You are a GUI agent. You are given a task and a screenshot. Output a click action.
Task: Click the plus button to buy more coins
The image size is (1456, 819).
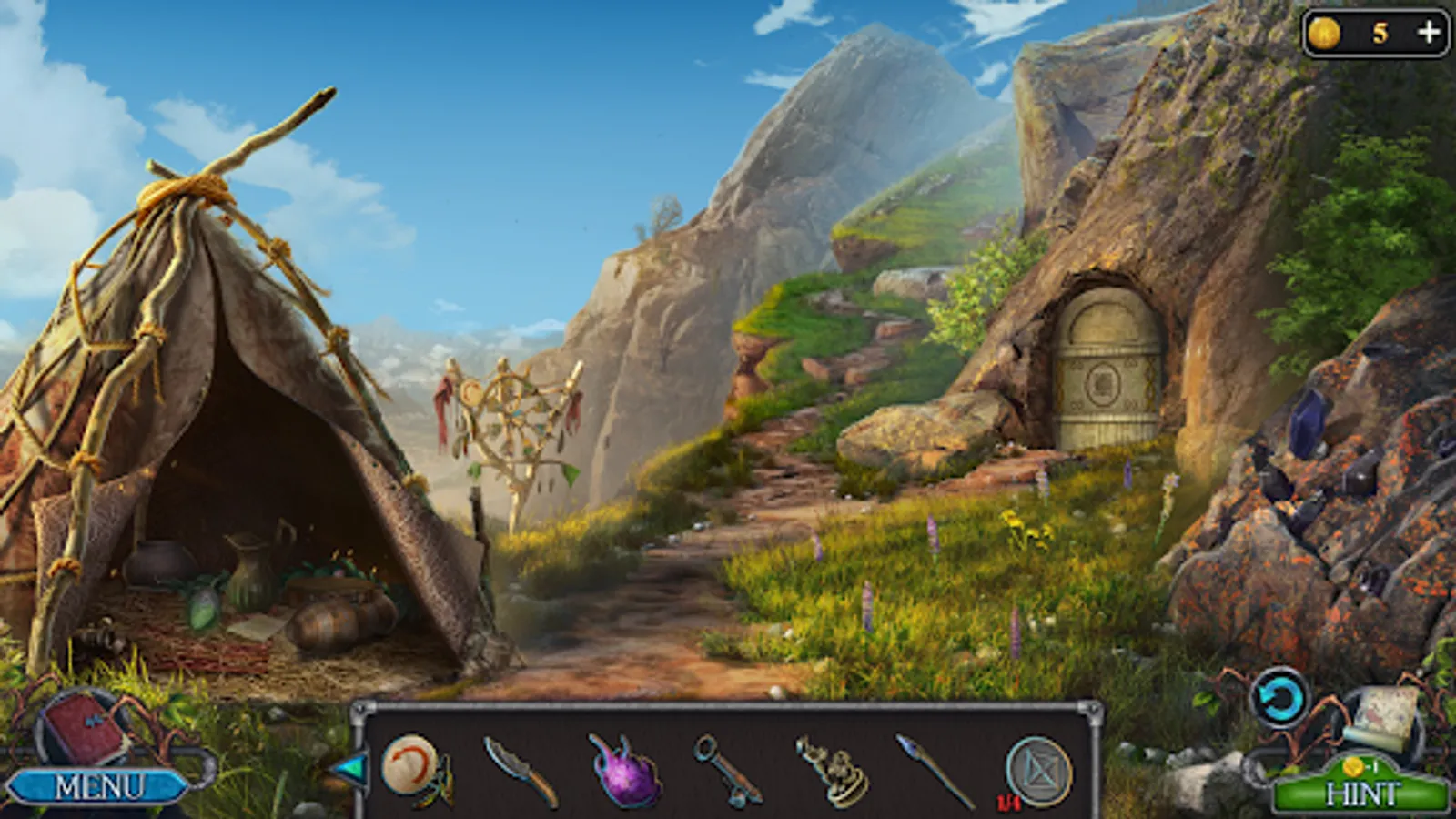click(1426, 31)
